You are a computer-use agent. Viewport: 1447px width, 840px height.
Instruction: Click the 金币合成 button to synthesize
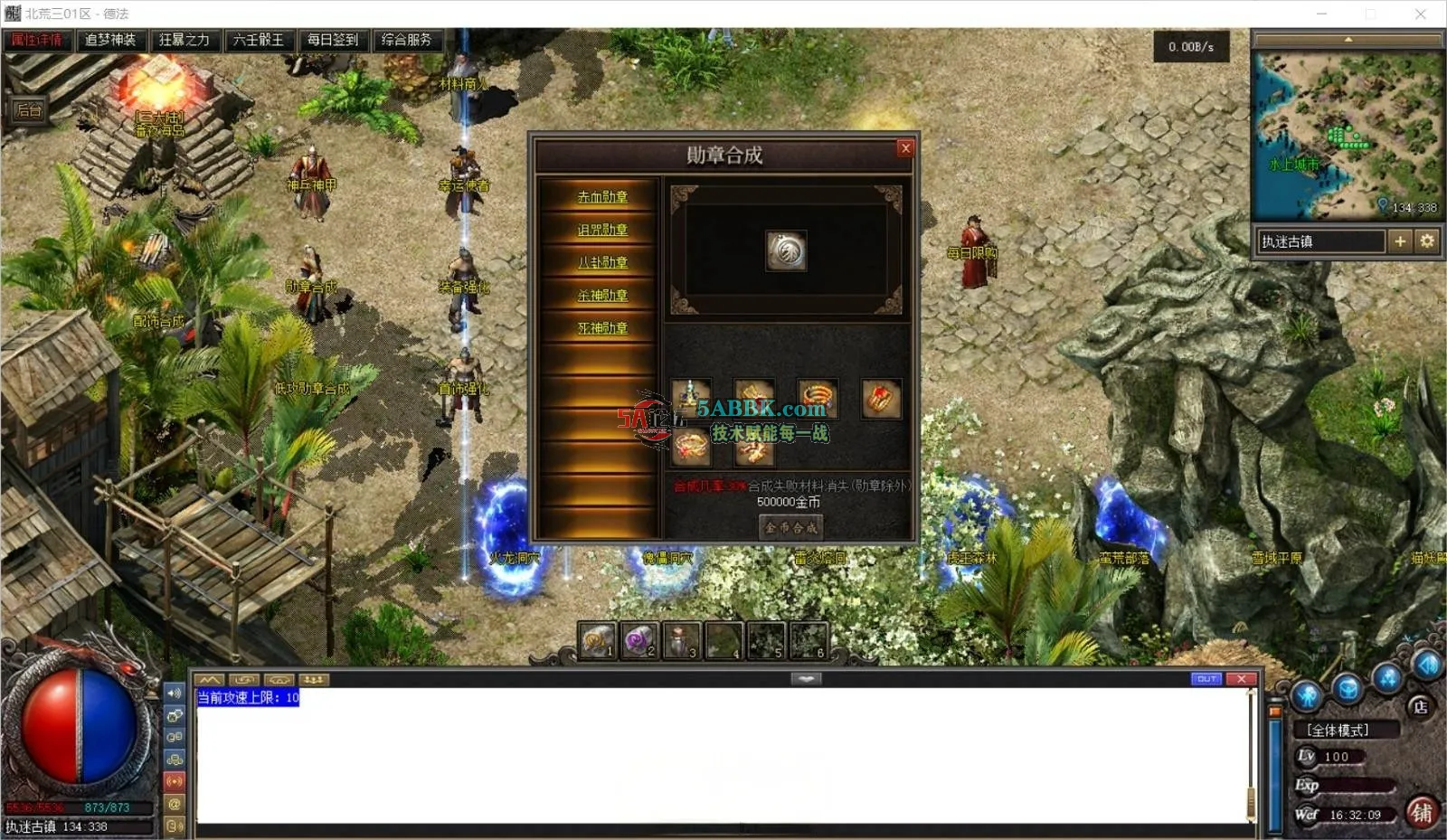[790, 526]
